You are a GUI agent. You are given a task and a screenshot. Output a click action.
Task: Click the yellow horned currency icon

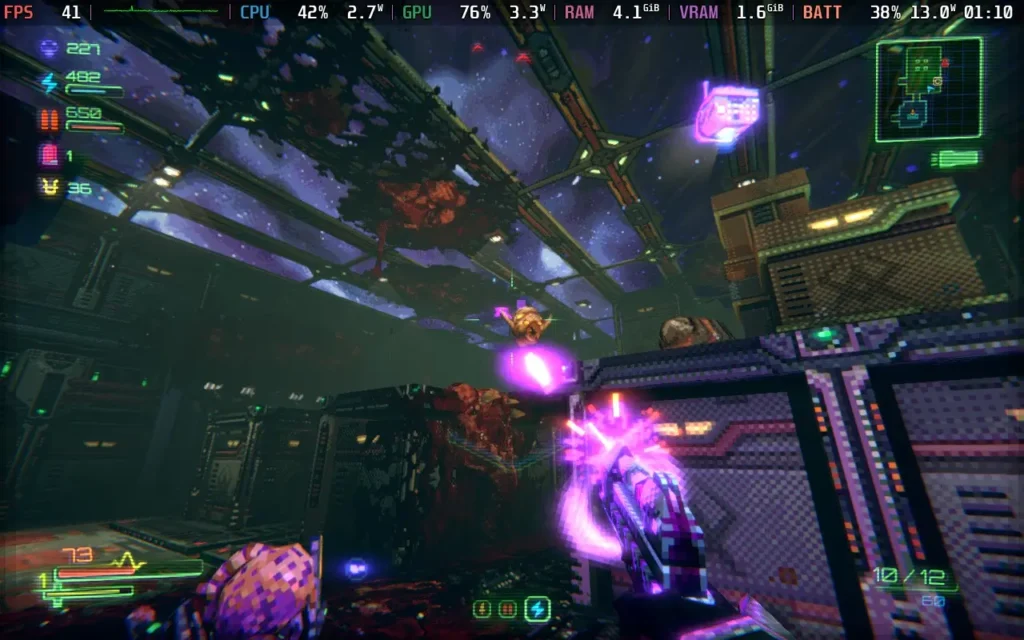[x=48, y=187]
